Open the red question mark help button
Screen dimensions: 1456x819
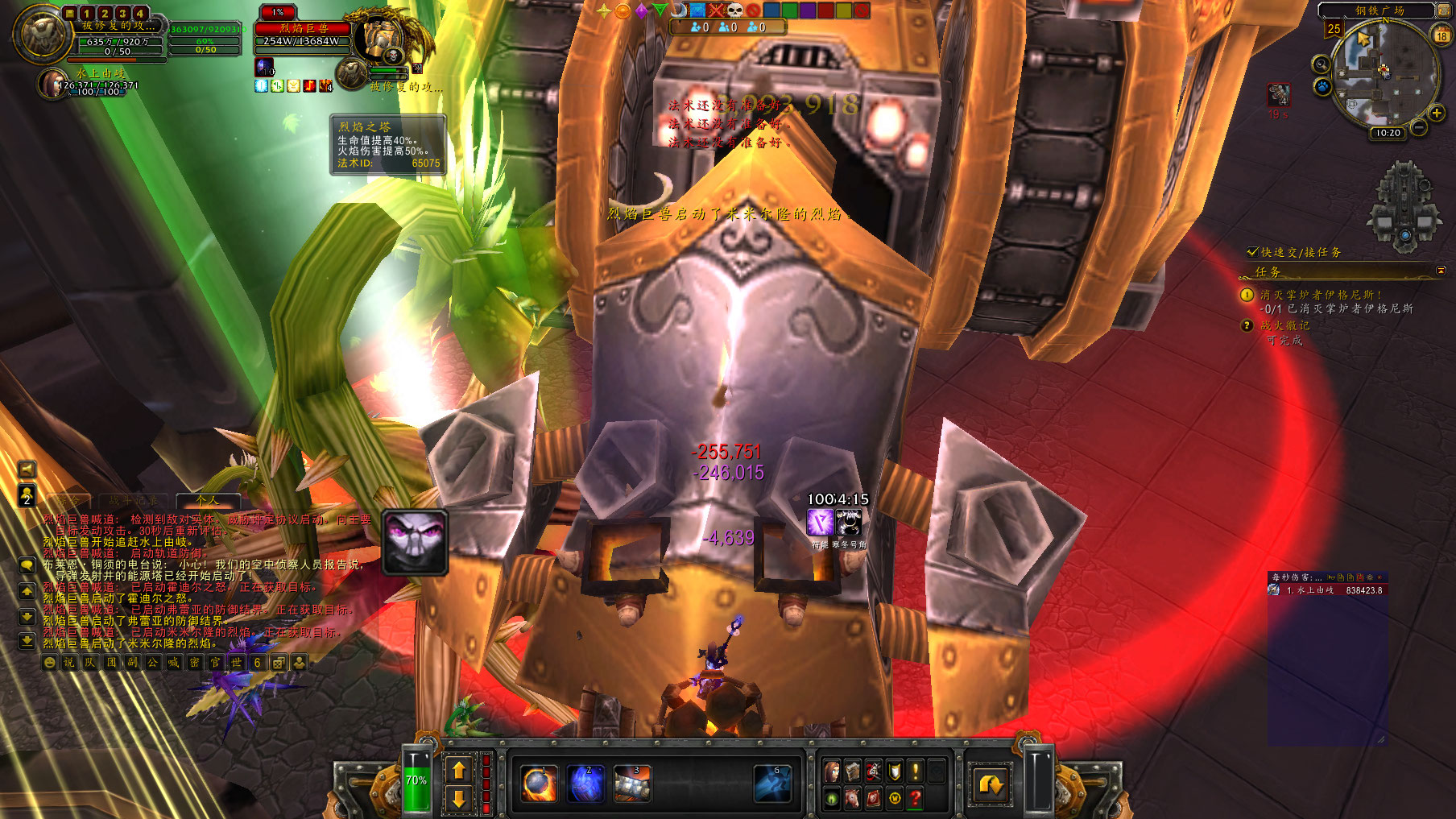click(915, 797)
